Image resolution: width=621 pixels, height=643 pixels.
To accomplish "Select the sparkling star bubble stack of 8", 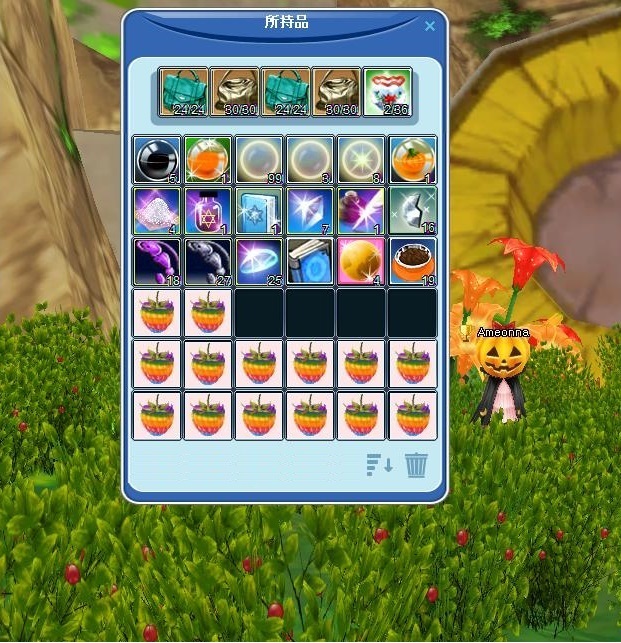I will 361,160.
